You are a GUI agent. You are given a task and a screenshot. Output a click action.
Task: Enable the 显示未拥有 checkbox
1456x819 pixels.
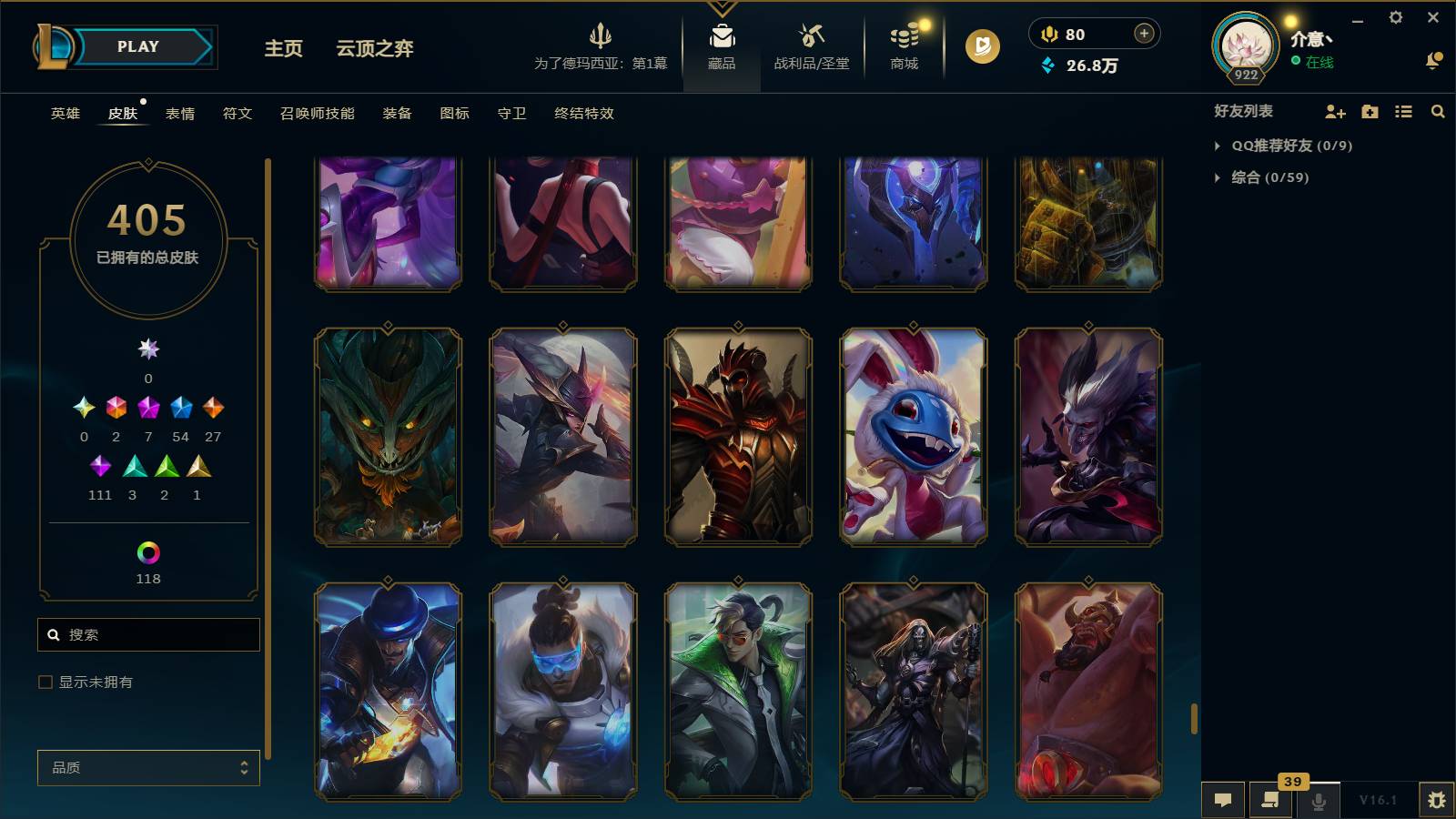tap(43, 681)
